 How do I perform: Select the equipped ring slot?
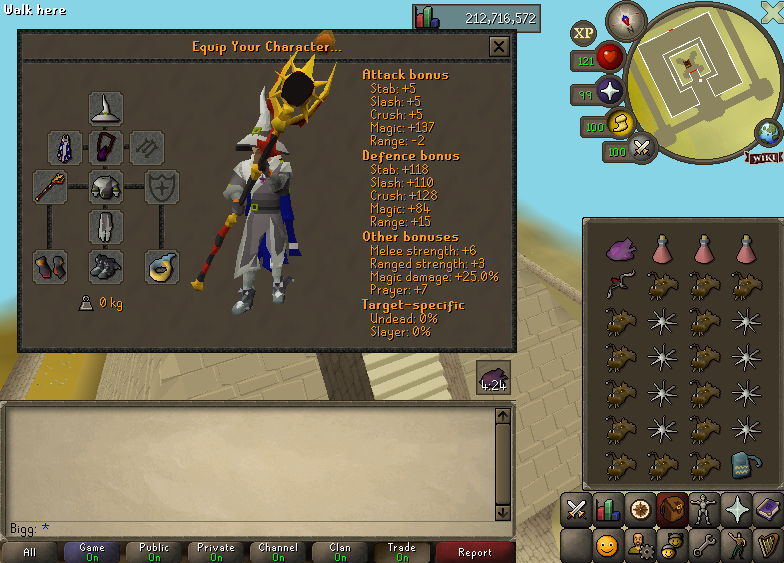point(161,266)
